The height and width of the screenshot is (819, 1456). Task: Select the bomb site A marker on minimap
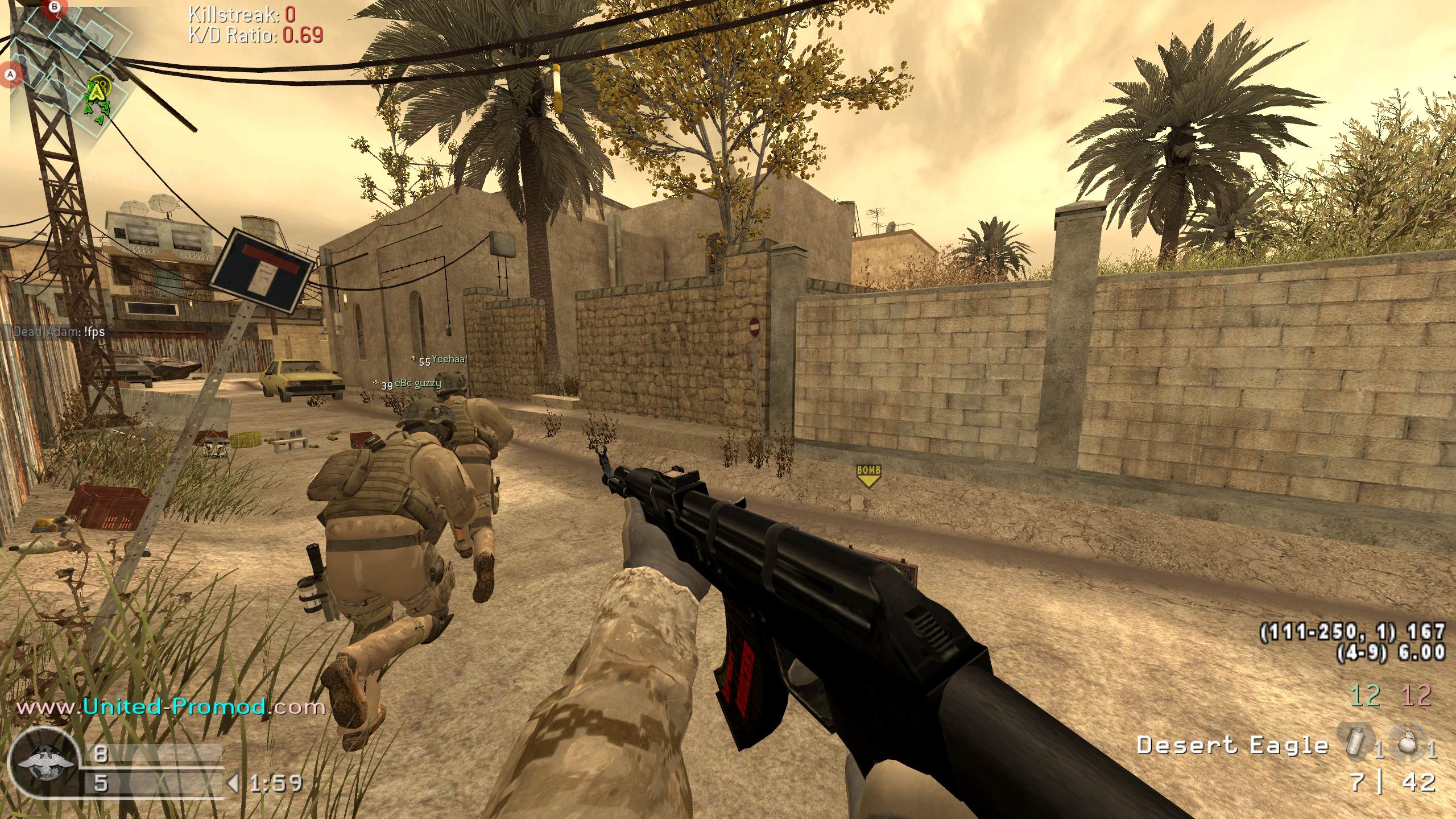[x=10, y=74]
